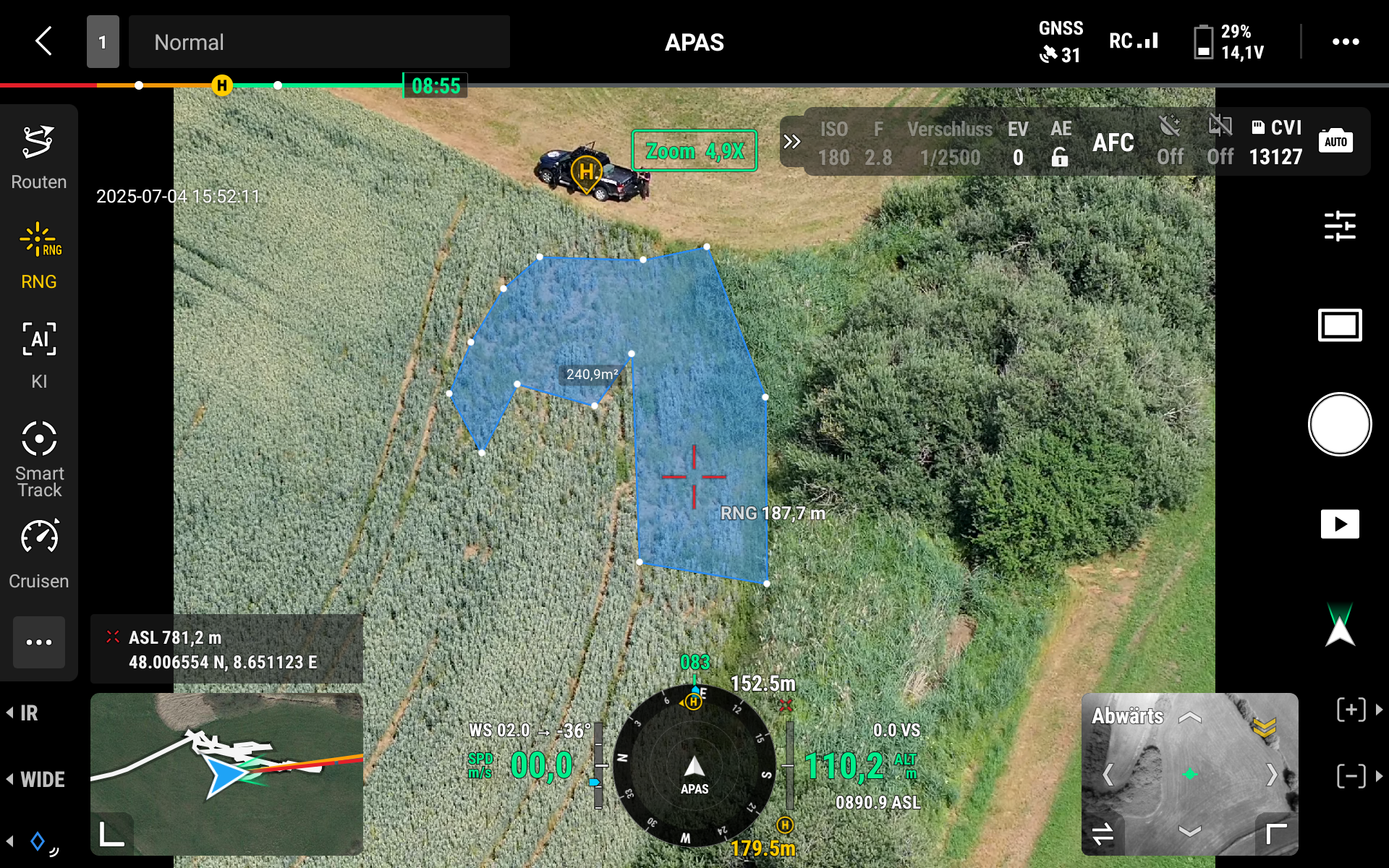Open the KI AI recognition tool

[39, 356]
